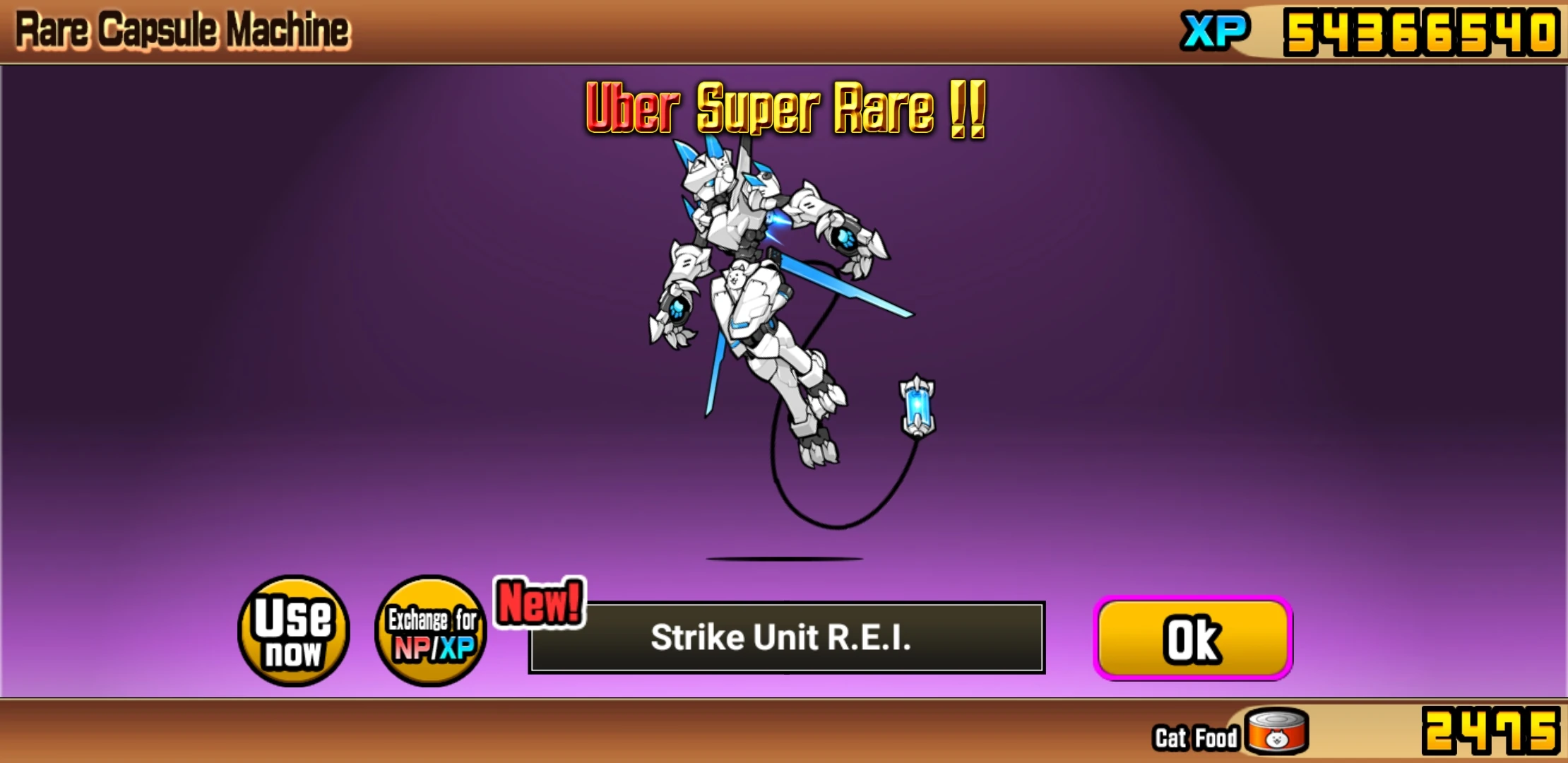Viewport: 1568px width, 763px height.
Task: Select the Uber Super Rare banner text
Action: tap(784, 110)
